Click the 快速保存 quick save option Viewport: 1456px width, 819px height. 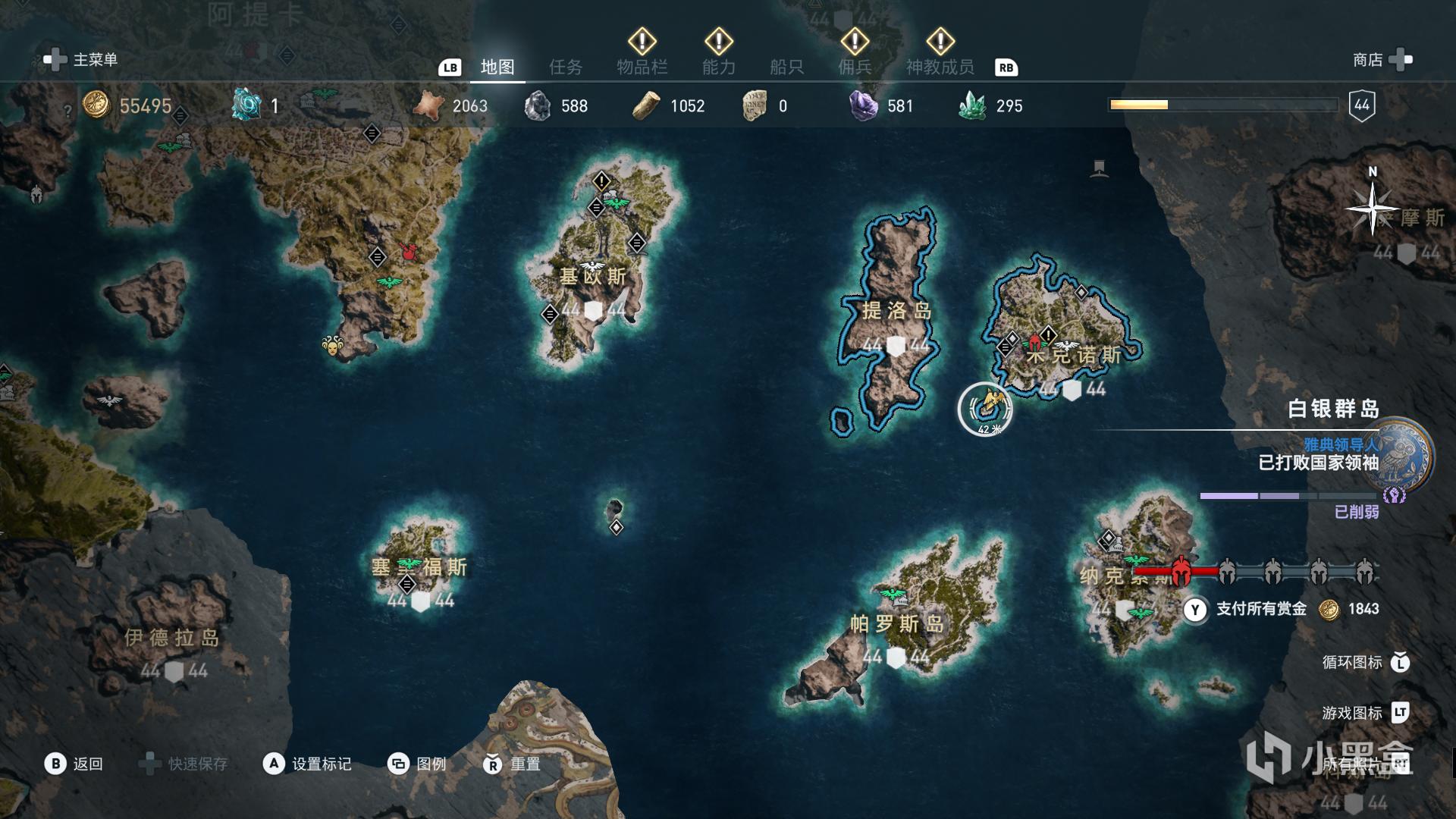184,764
